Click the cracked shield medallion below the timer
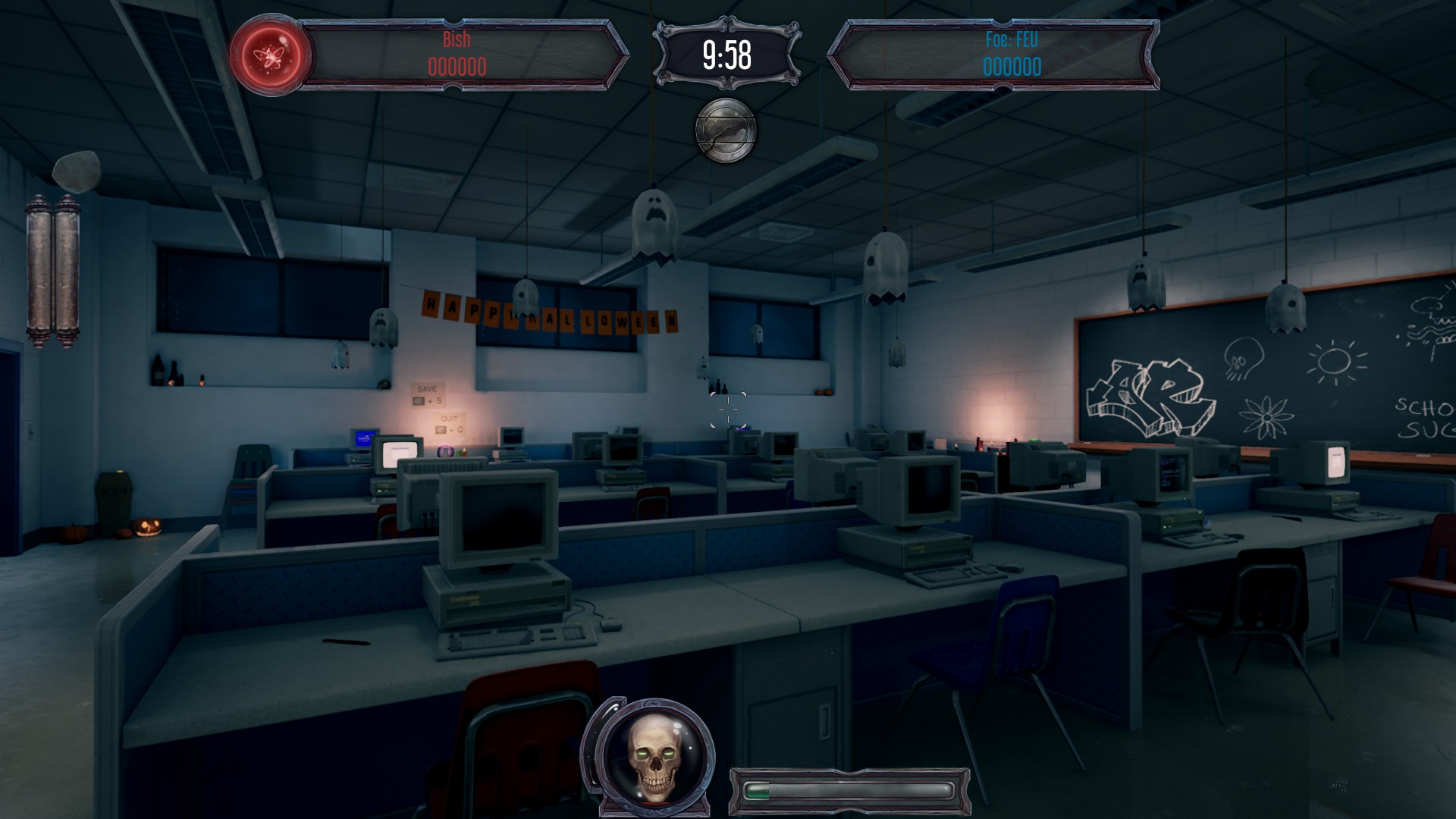The height and width of the screenshot is (819, 1456). 726,130
